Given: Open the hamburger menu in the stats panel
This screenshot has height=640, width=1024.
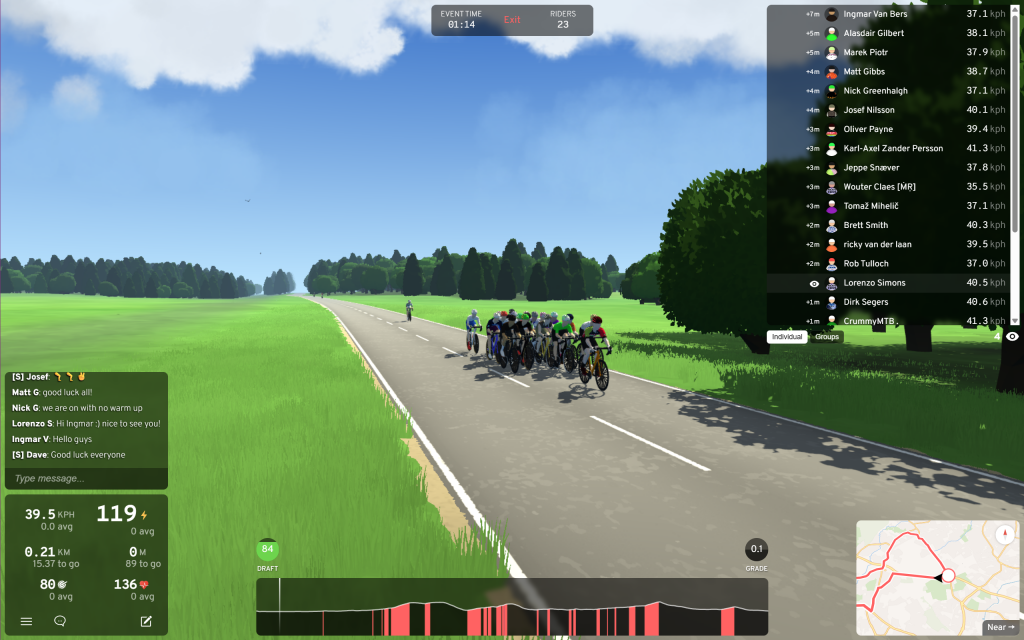Looking at the screenshot, I should point(26,621).
